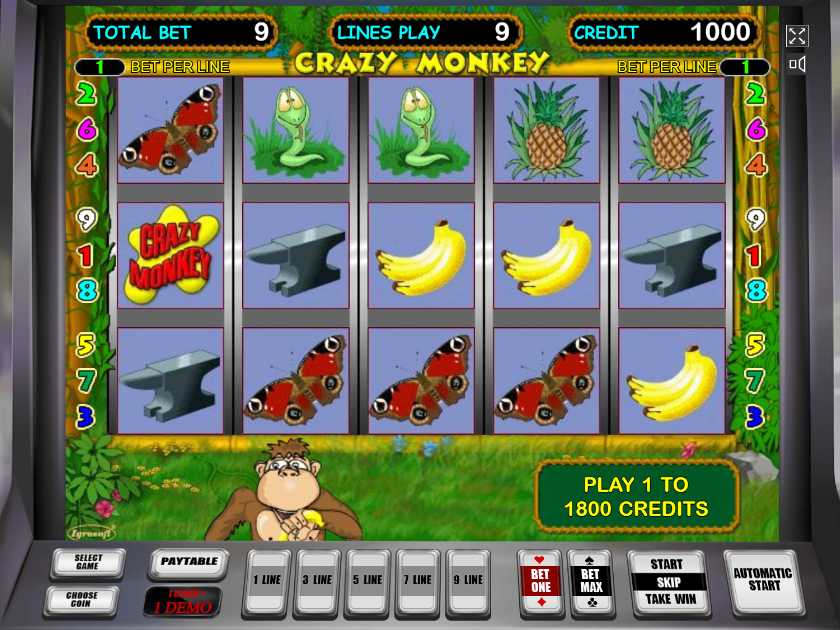Set the wager with Bet Max
This screenshot has width=840, height=630.
pyautogui.click(x=590, y=582)
